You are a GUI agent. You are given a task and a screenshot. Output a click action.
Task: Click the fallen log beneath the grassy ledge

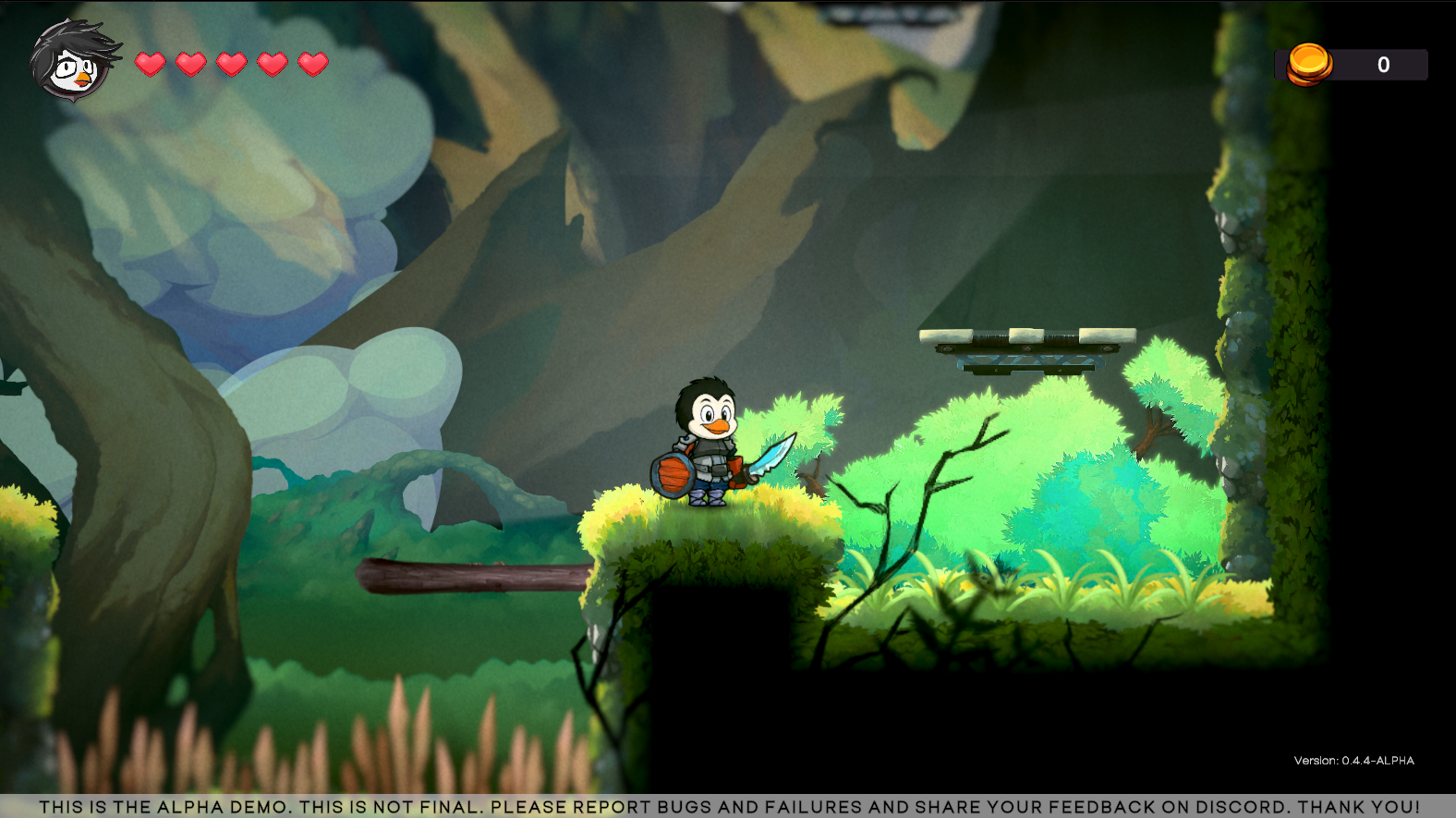click(x=471, y=576)
